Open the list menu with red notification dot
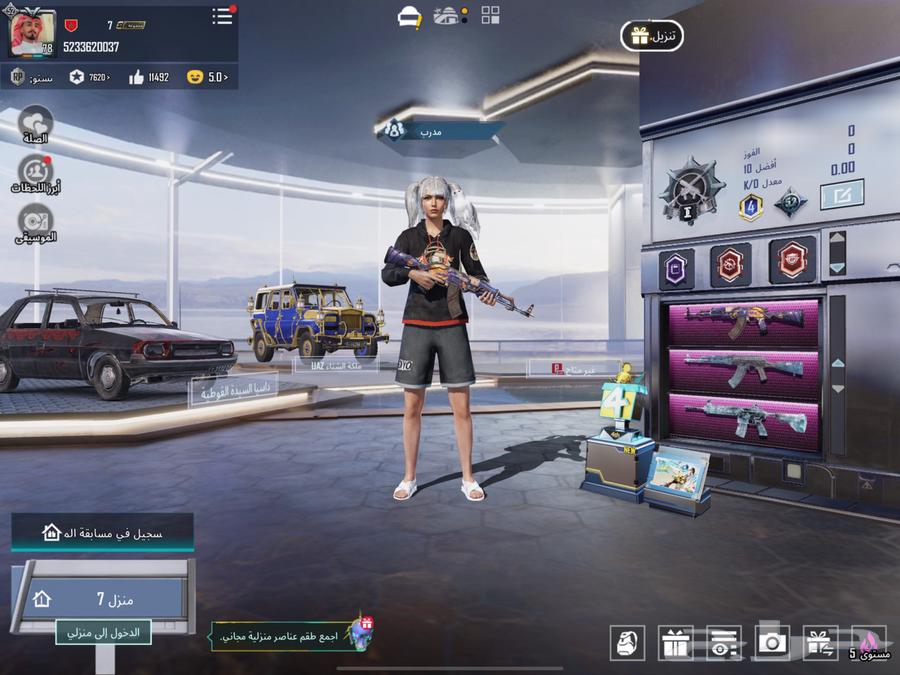The height and width of the screenshot is (675, 900). coord(222,17)
